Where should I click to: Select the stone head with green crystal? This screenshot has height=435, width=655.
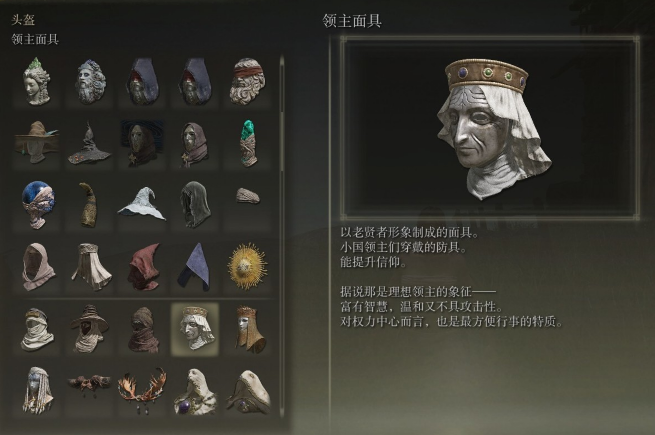click(38, 81)
